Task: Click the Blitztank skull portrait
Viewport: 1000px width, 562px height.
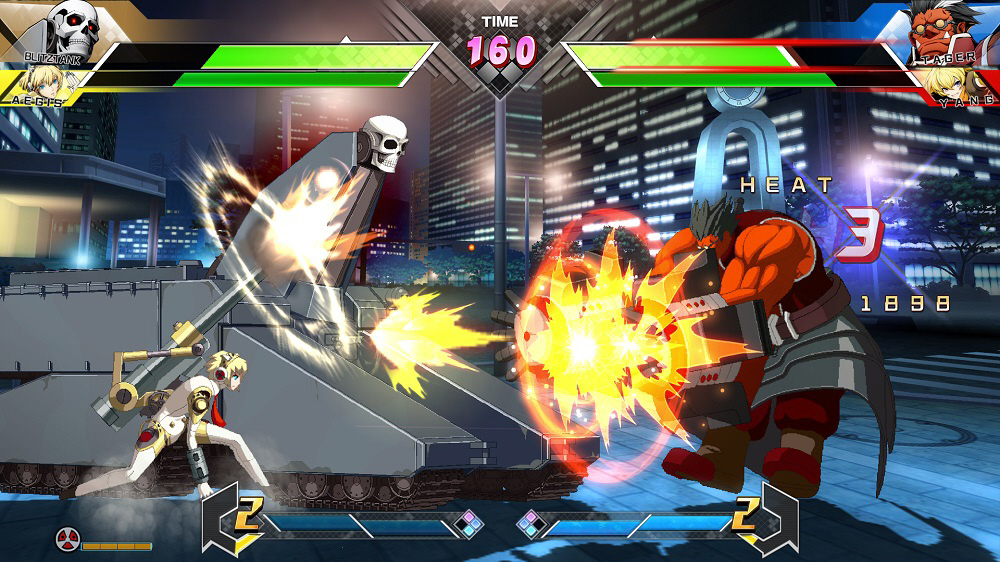Action: tap(72, 28)
